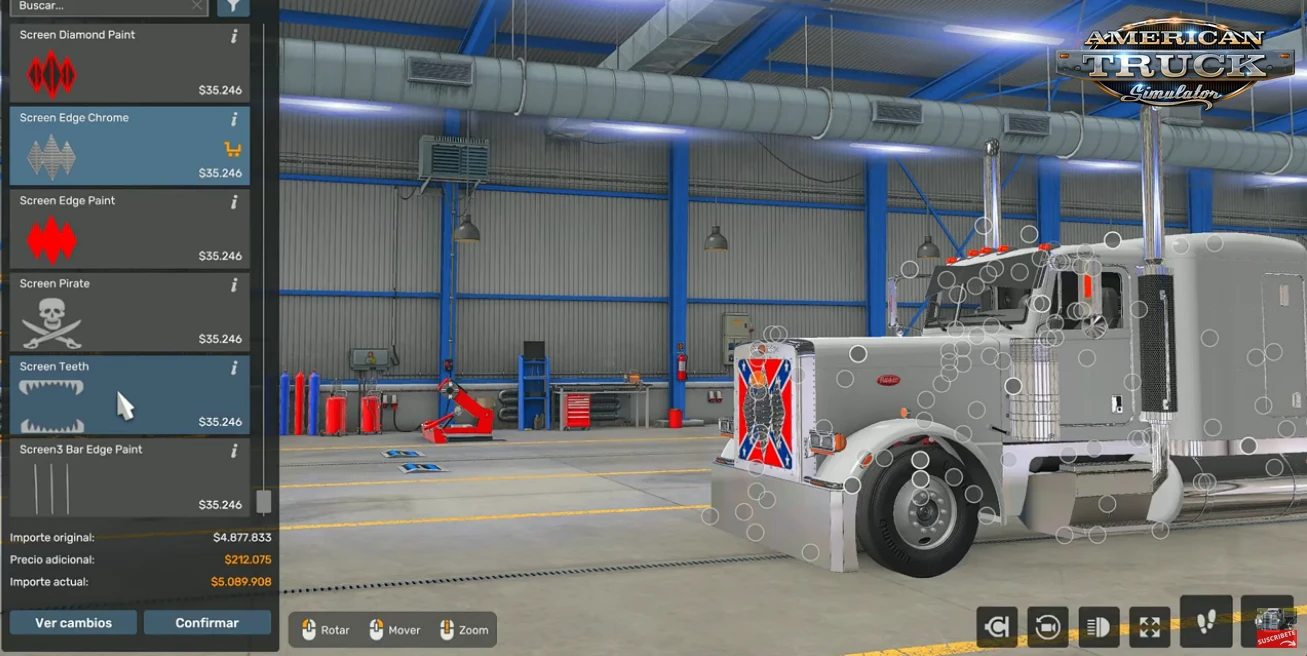Show info for Screen Diamond Paint
Image resolution: width=1307 pixels, height=656 pixels.
pyautogui.click(x=234, y=36)
